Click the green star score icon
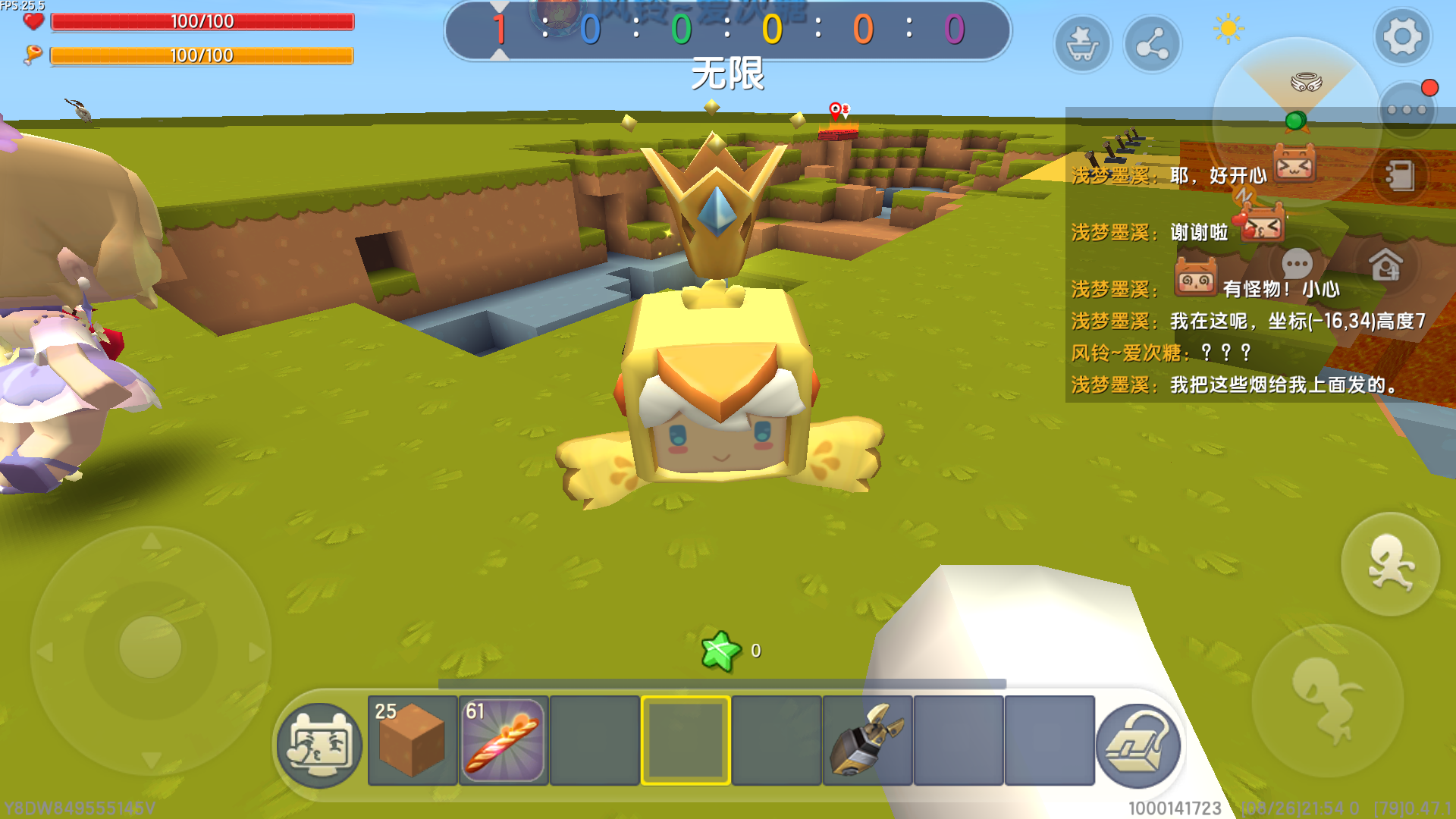1456x819 pixels. pyautogui.click(x=720, y=651)
